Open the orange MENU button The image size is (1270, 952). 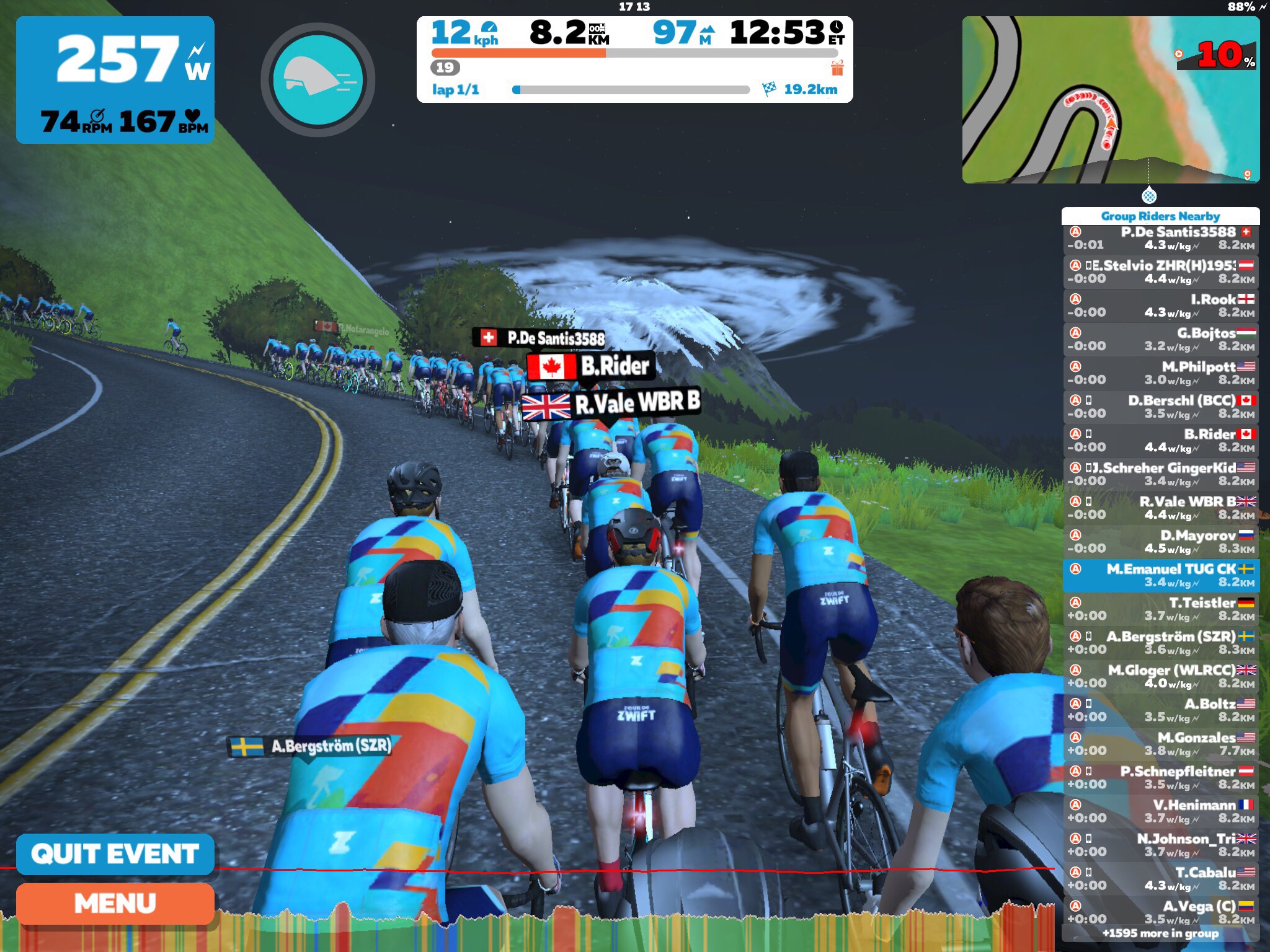point(115,904)
